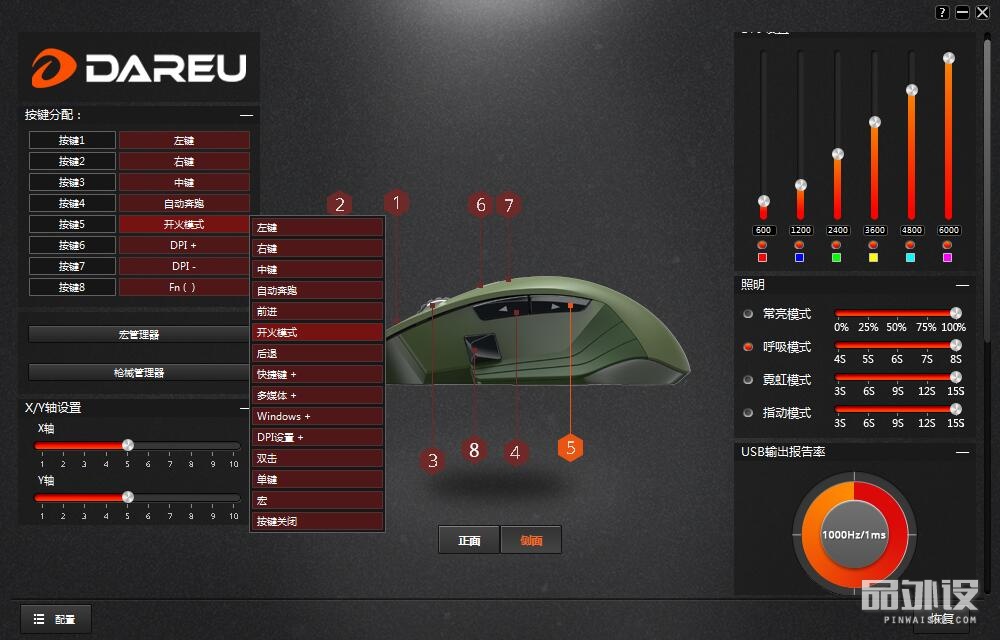The width and height of the screenshot is (1000, 640).
Task: Select the 常亮模式 lighting mode
Action: click(748, 314)
